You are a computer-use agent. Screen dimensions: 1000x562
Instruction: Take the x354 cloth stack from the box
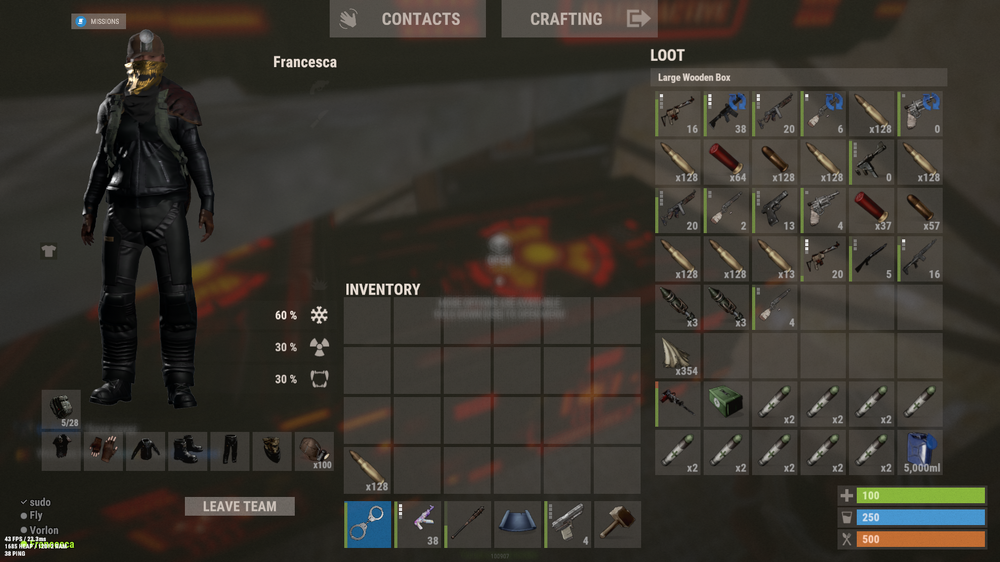pos(679,356)
